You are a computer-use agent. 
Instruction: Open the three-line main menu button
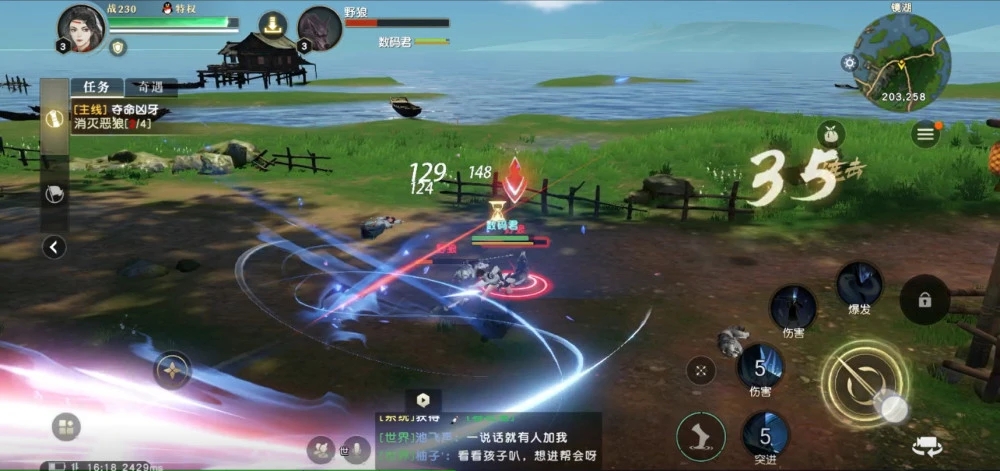tap(926, 133)
